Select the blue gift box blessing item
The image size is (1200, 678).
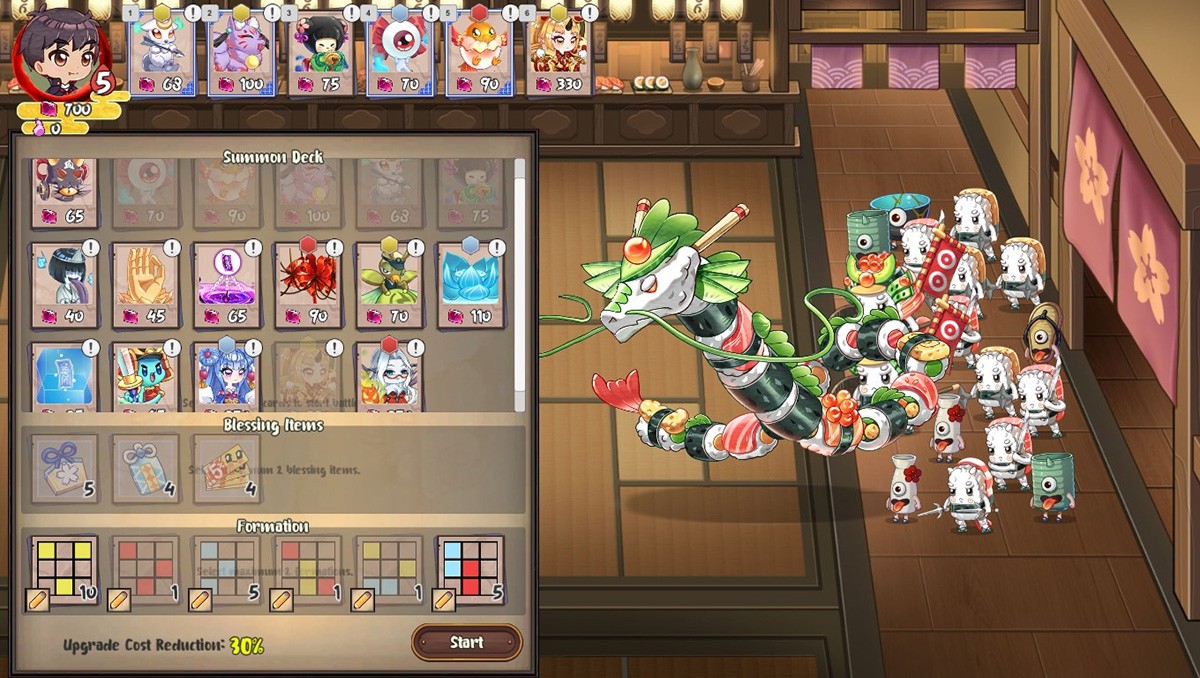pyautogui.click(x=145, y=468)
